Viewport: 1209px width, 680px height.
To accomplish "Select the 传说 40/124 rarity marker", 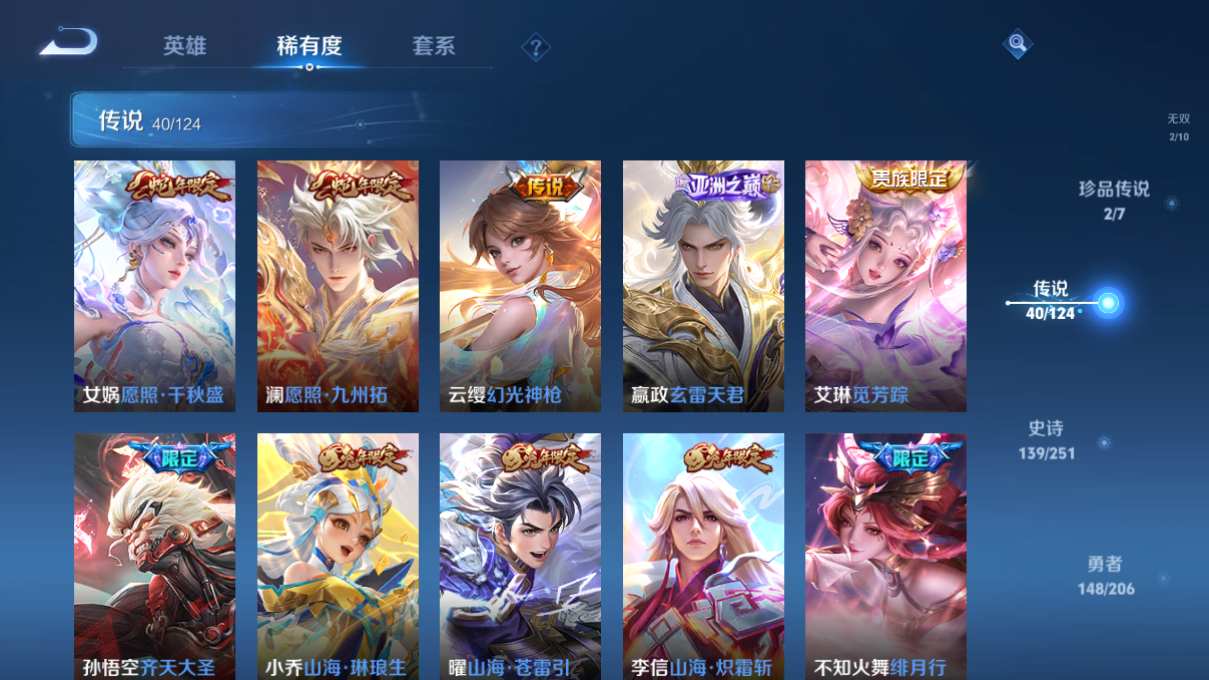I will (x=1052, y=300).
